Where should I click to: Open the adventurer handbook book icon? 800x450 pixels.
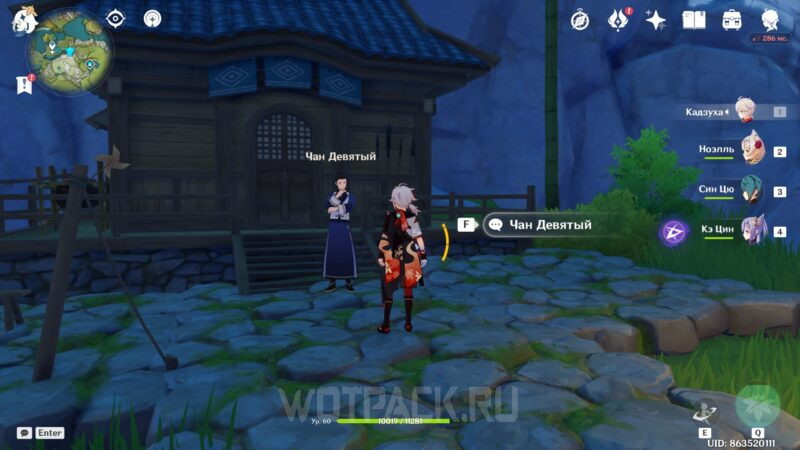pos(694,20)
